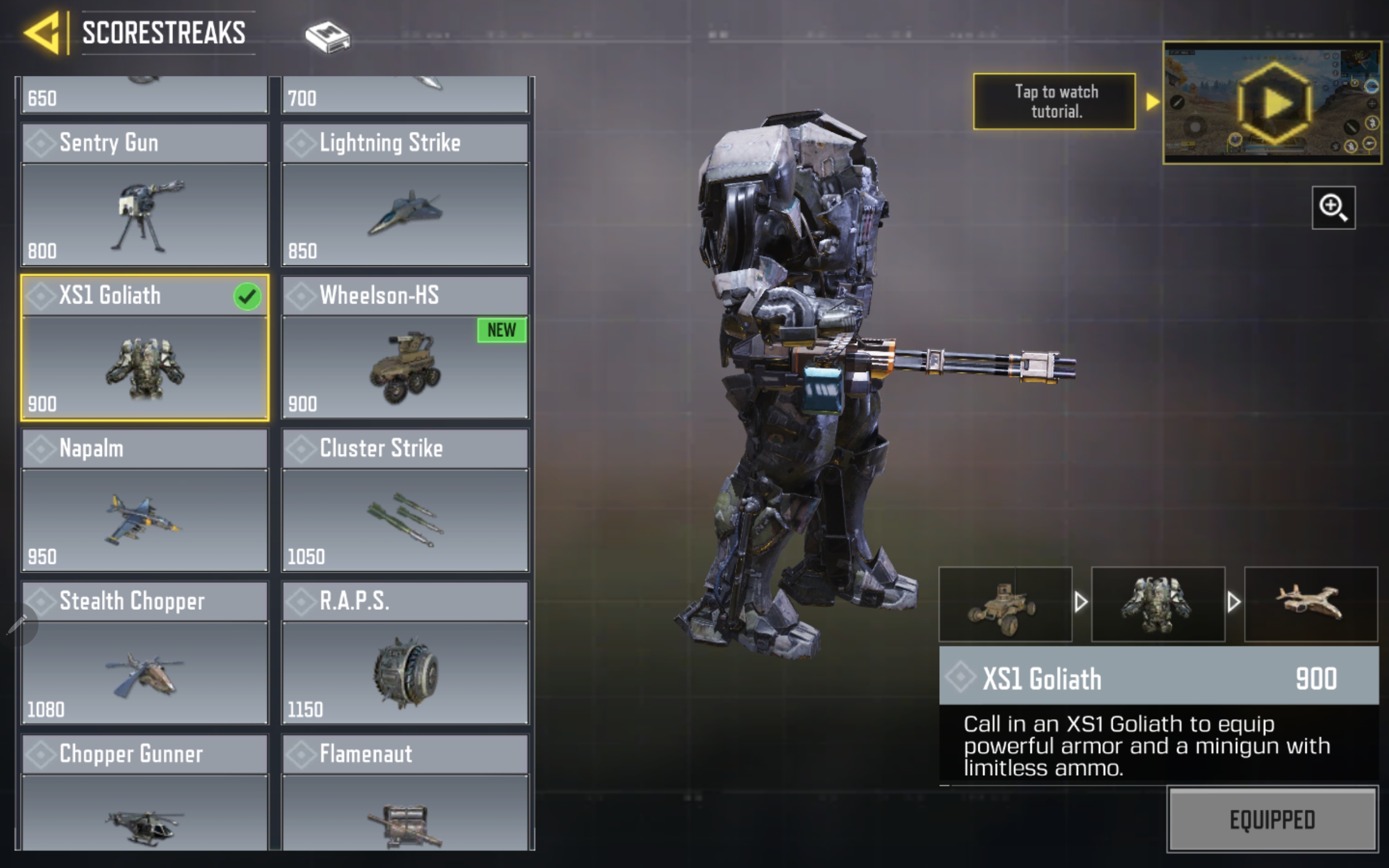Image resolution: width=1389 pixels, height=868 pixels.
Task: Click the EQUIPPED button
Action: [x=1272, y=819]
